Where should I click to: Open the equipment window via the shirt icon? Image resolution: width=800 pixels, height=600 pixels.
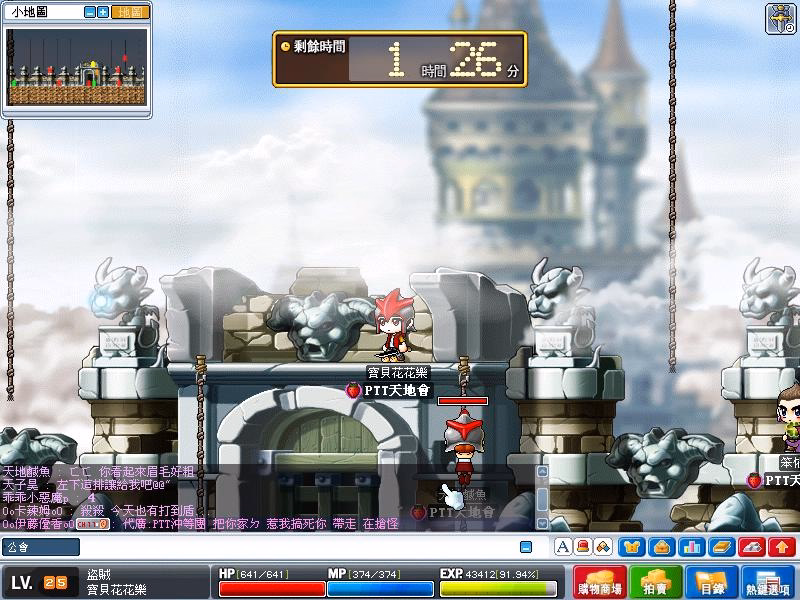(631, 547)
